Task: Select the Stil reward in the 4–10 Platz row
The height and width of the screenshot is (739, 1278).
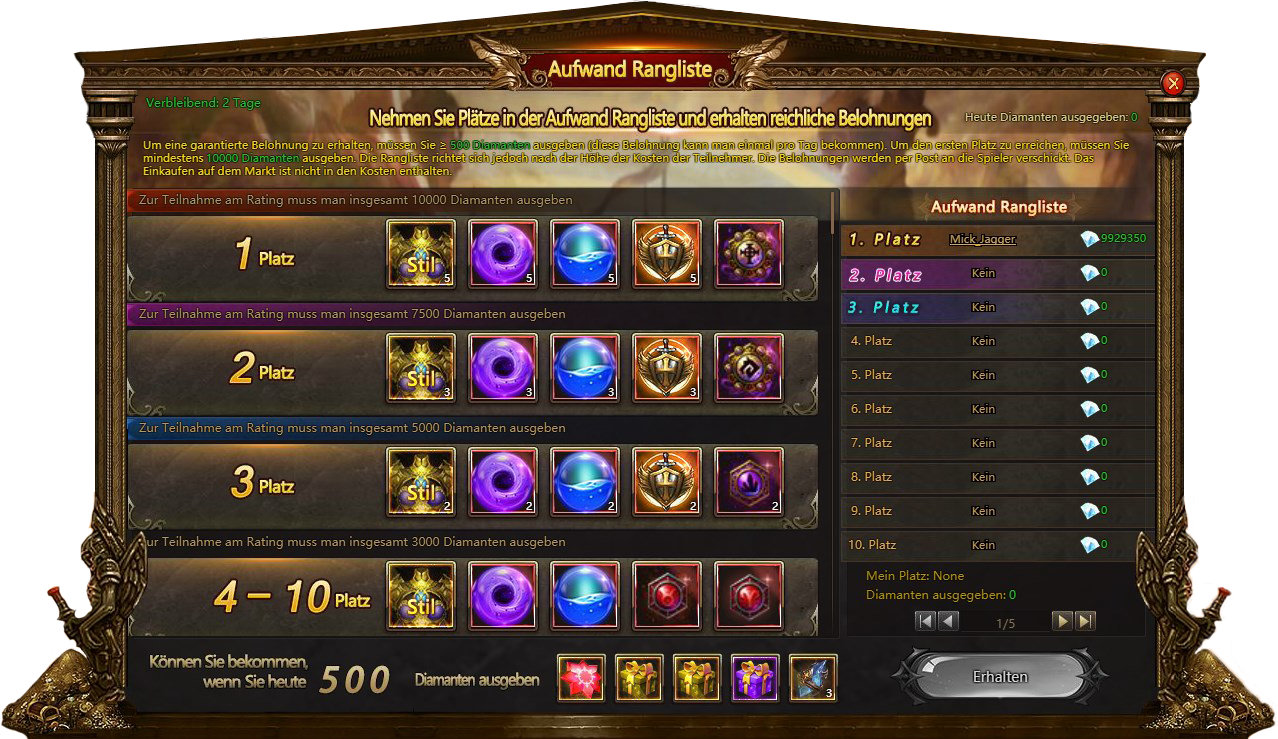Action: [x=421, y=596]
